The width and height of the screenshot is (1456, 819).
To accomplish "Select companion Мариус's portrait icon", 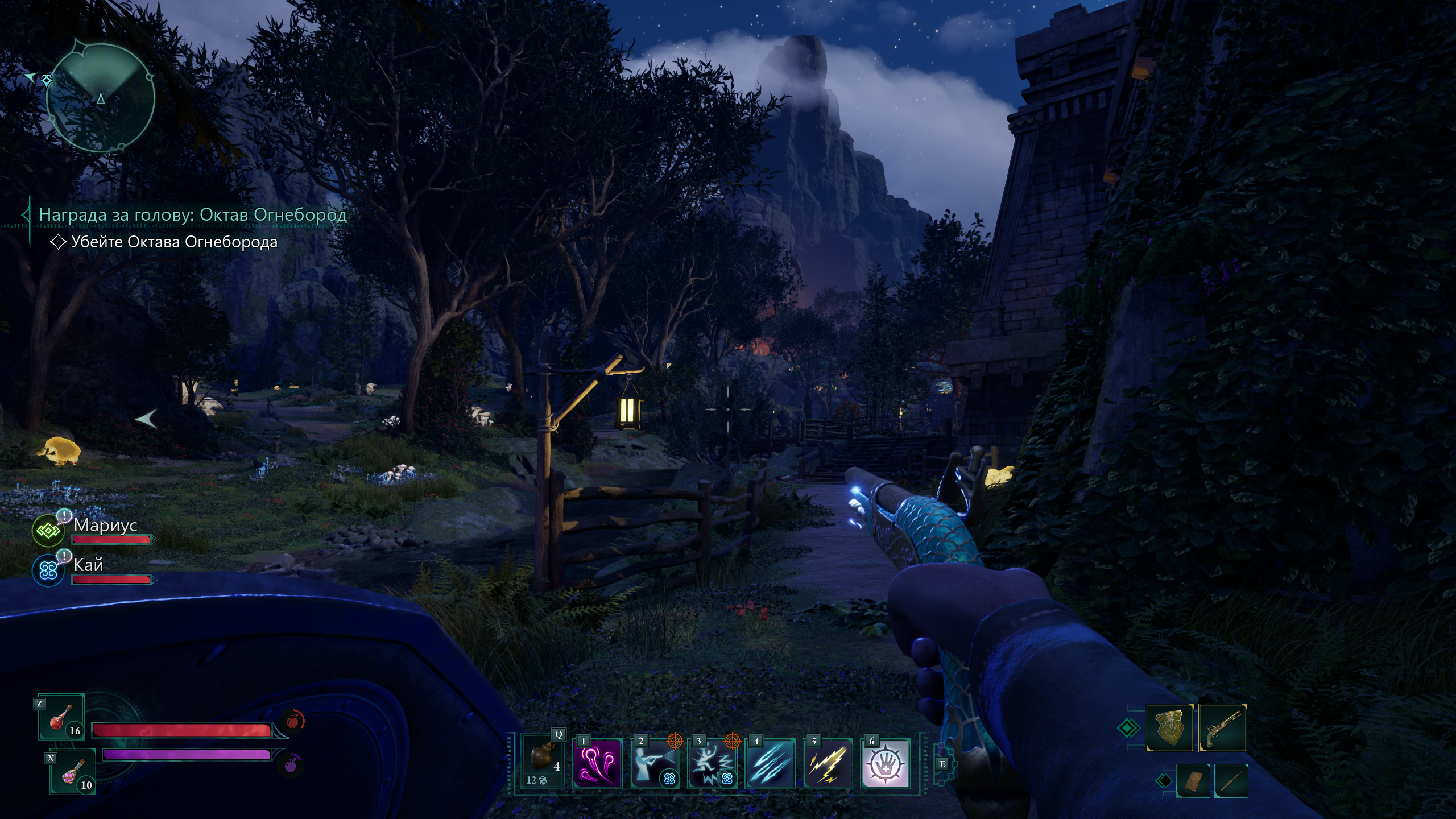I will (x=48, y=531).
